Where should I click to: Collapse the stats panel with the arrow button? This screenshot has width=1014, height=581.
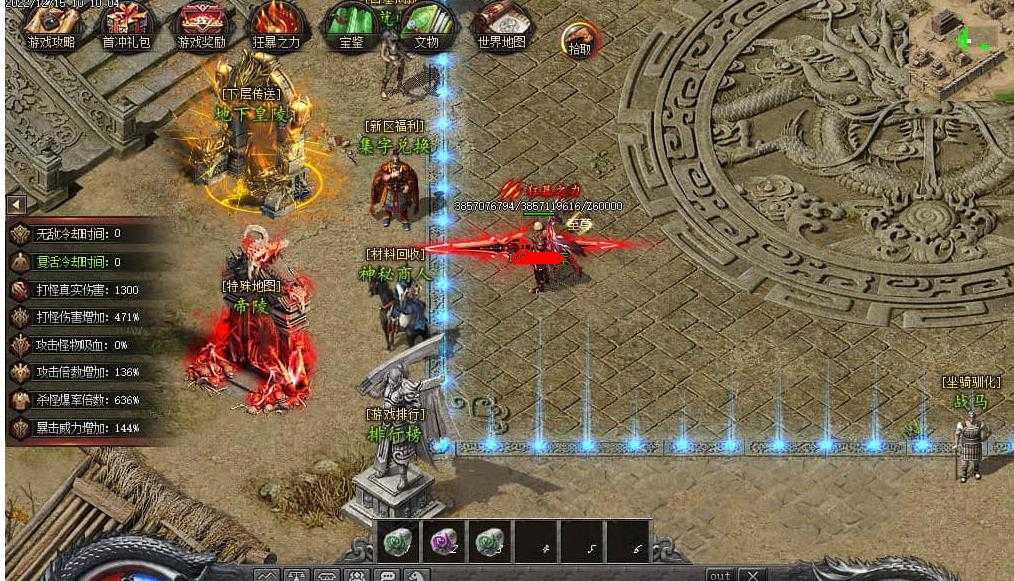point(16,204)
